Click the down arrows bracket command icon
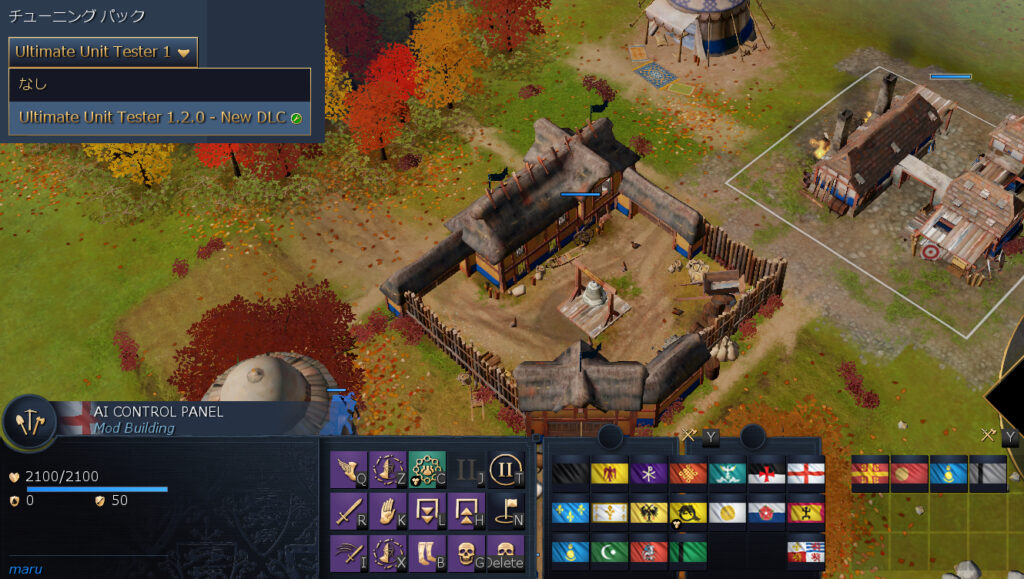 [426, 510]
